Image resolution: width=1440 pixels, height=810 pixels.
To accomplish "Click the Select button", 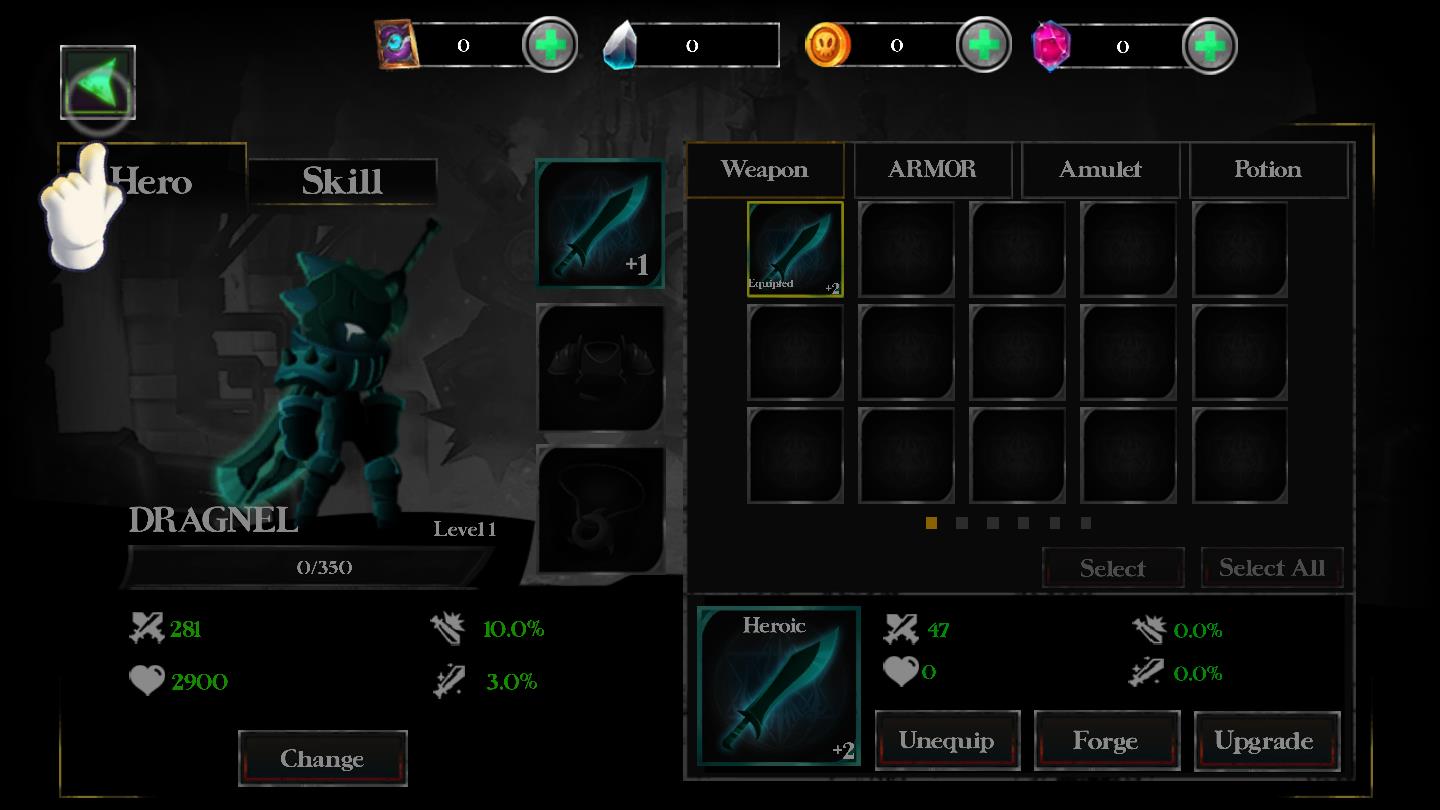I will (x=1113, y=568).
